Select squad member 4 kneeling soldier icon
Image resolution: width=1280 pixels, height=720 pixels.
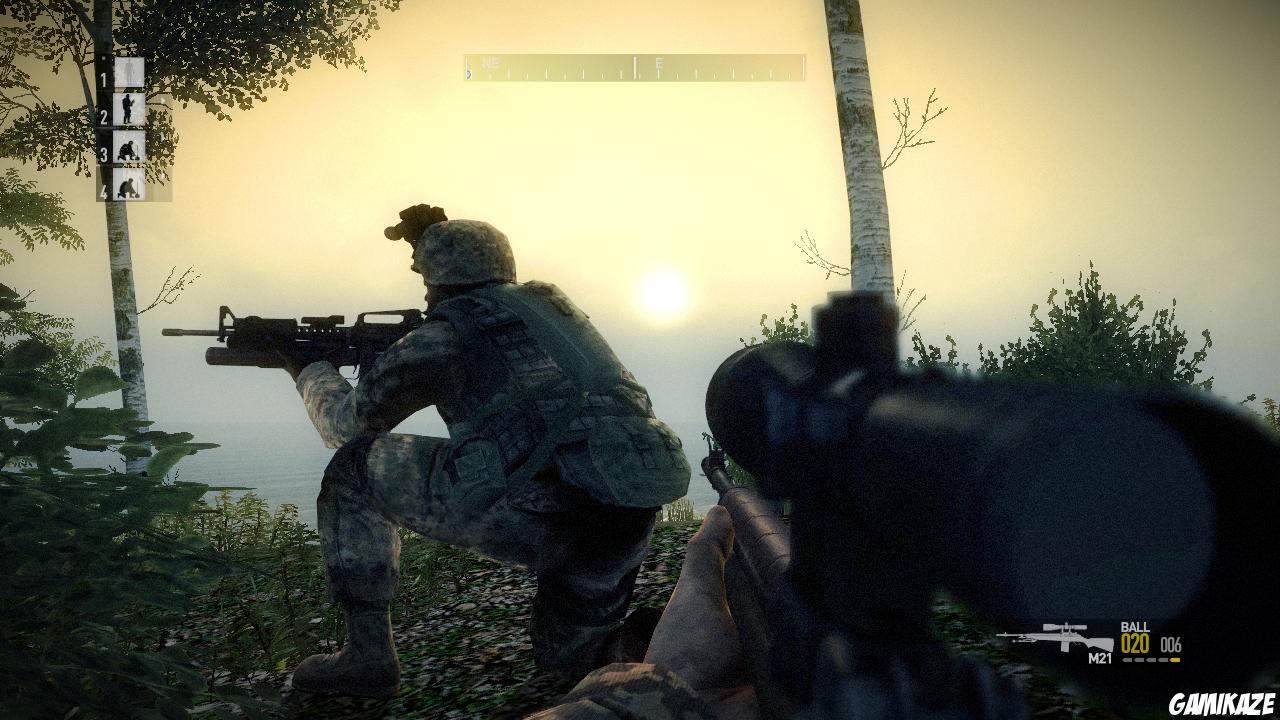pos(128,185)
